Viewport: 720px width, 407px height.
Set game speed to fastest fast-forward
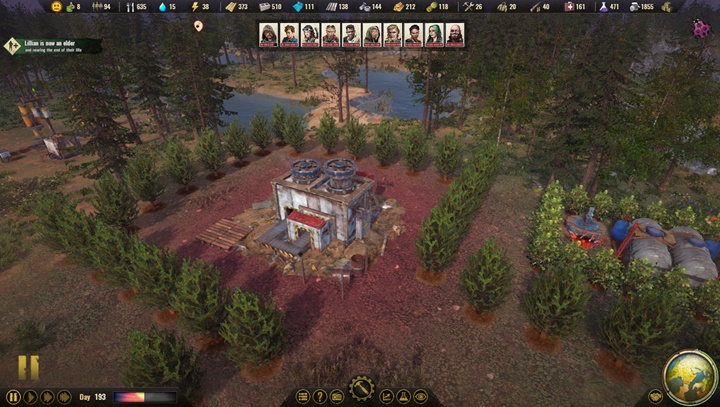click(64, 397)
